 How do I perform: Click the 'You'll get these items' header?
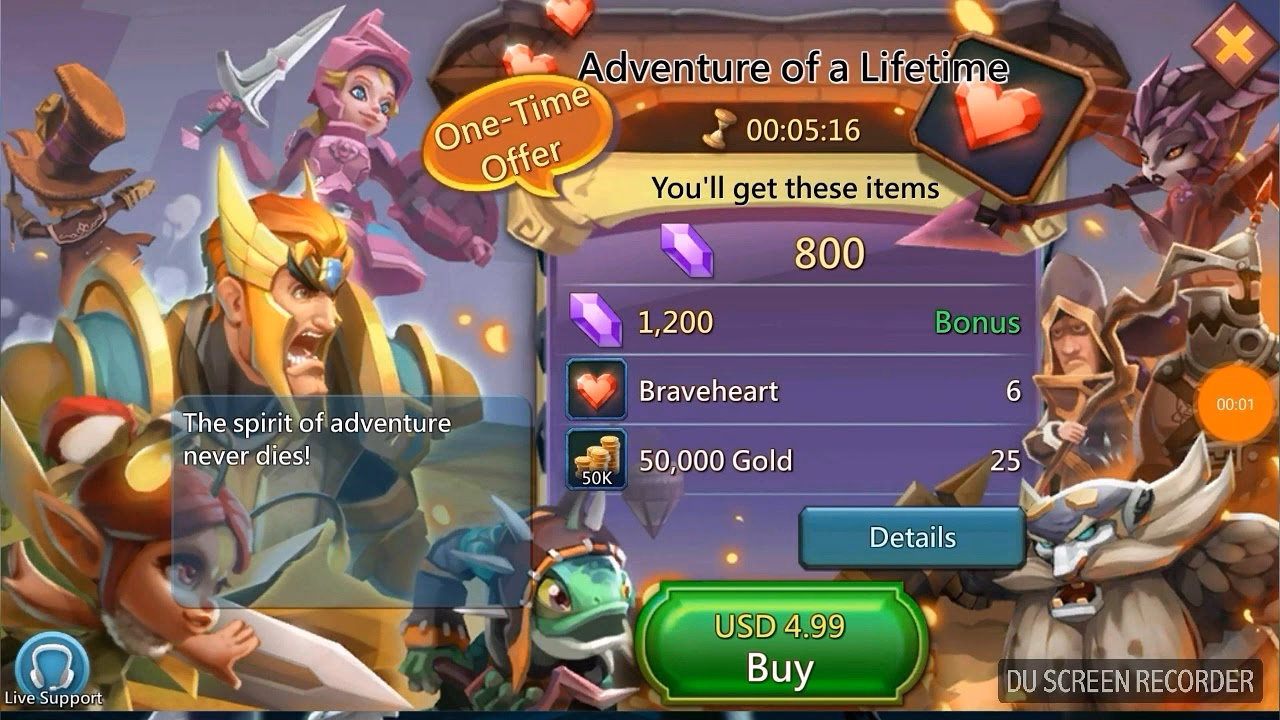(795, 188)
